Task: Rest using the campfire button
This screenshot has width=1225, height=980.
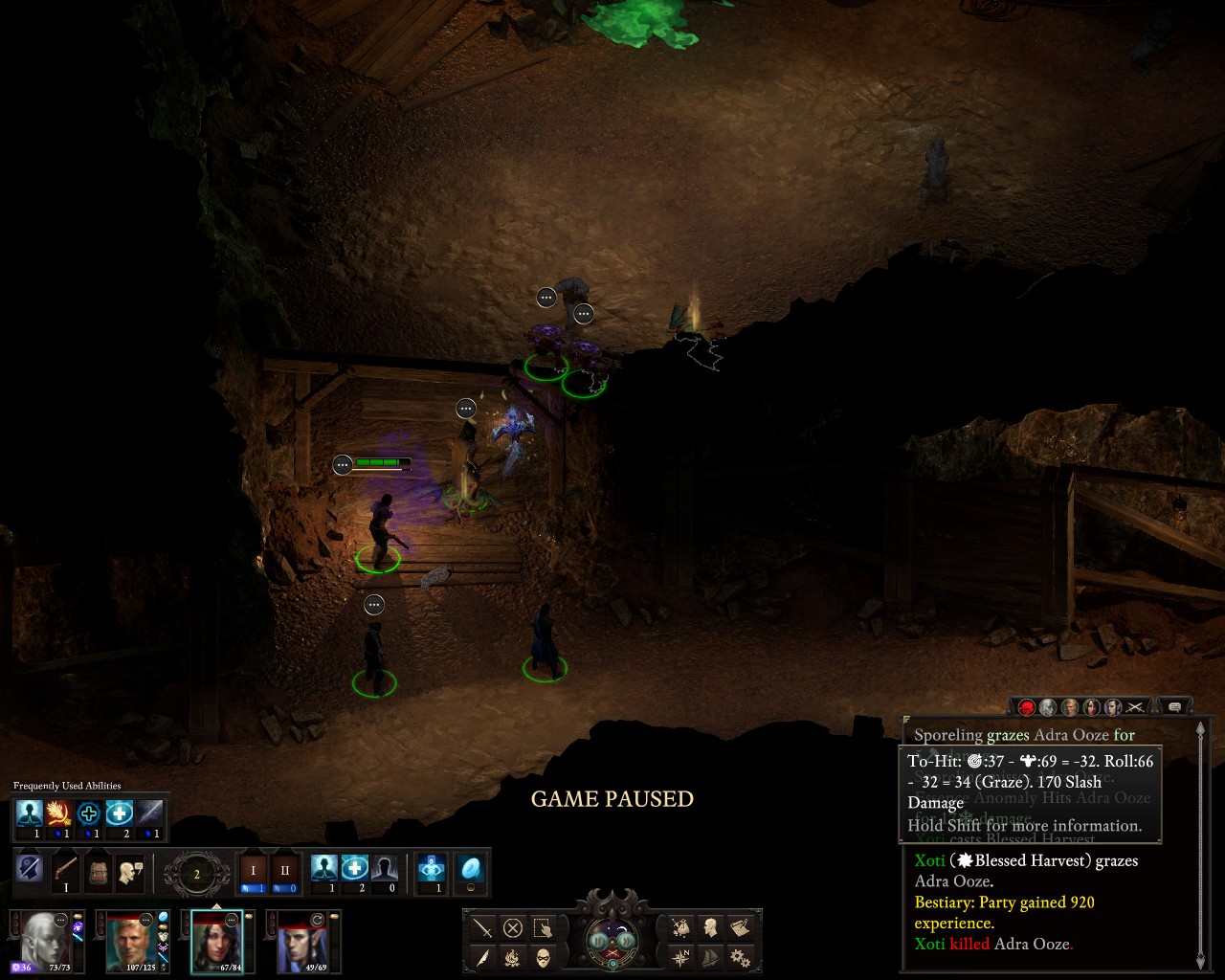Action: [x=513, y=957]
